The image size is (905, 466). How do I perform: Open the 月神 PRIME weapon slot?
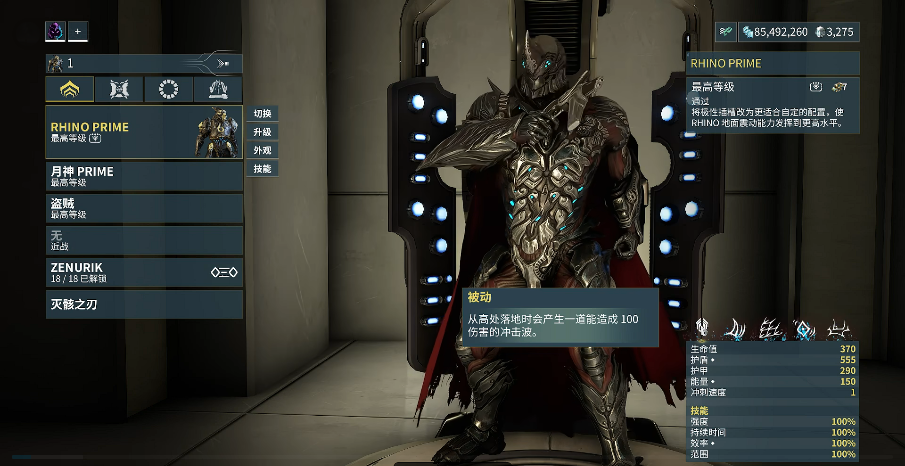click(143, 176)
